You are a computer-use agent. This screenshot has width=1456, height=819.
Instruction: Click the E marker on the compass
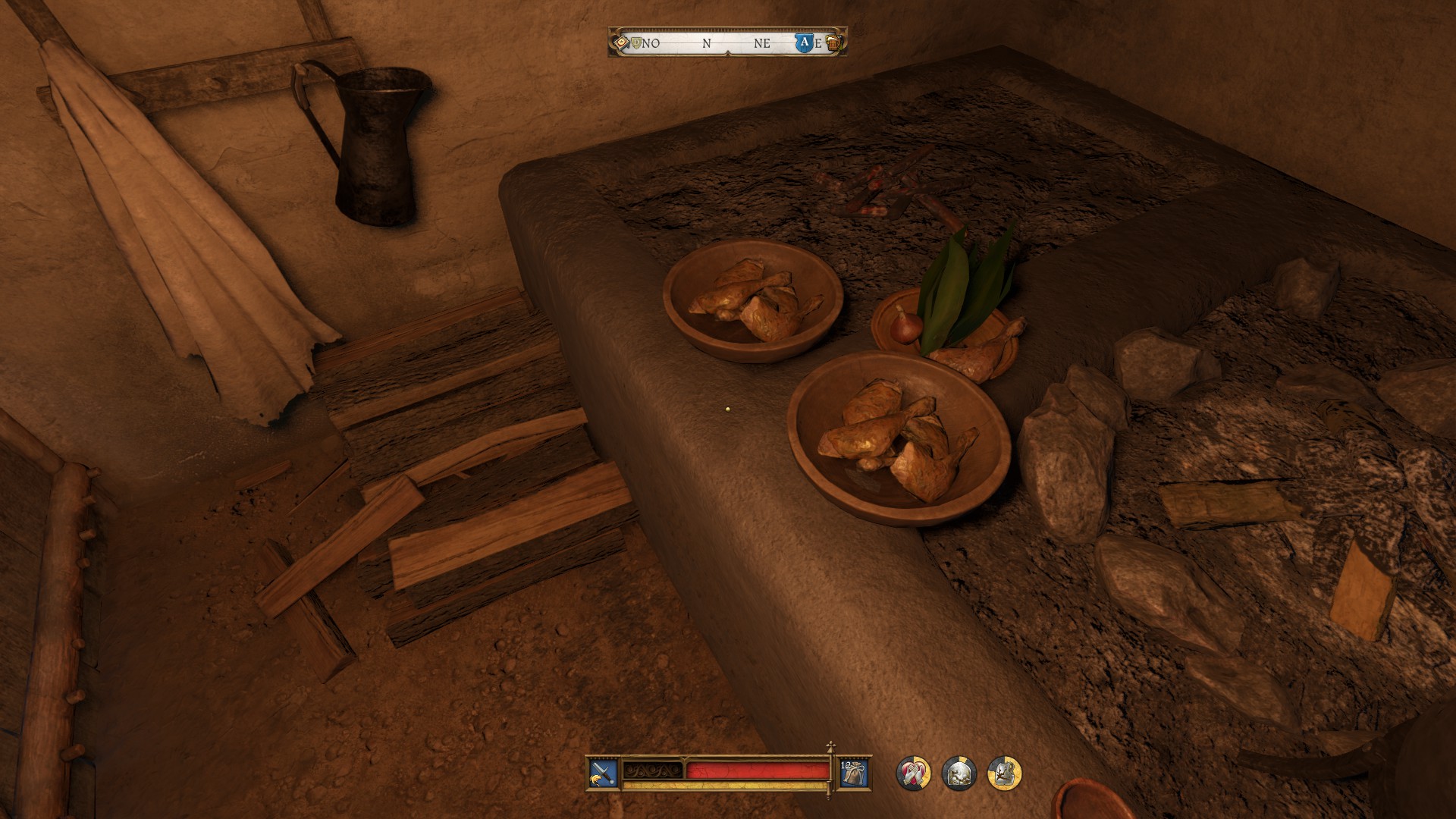tap(820, 43)
